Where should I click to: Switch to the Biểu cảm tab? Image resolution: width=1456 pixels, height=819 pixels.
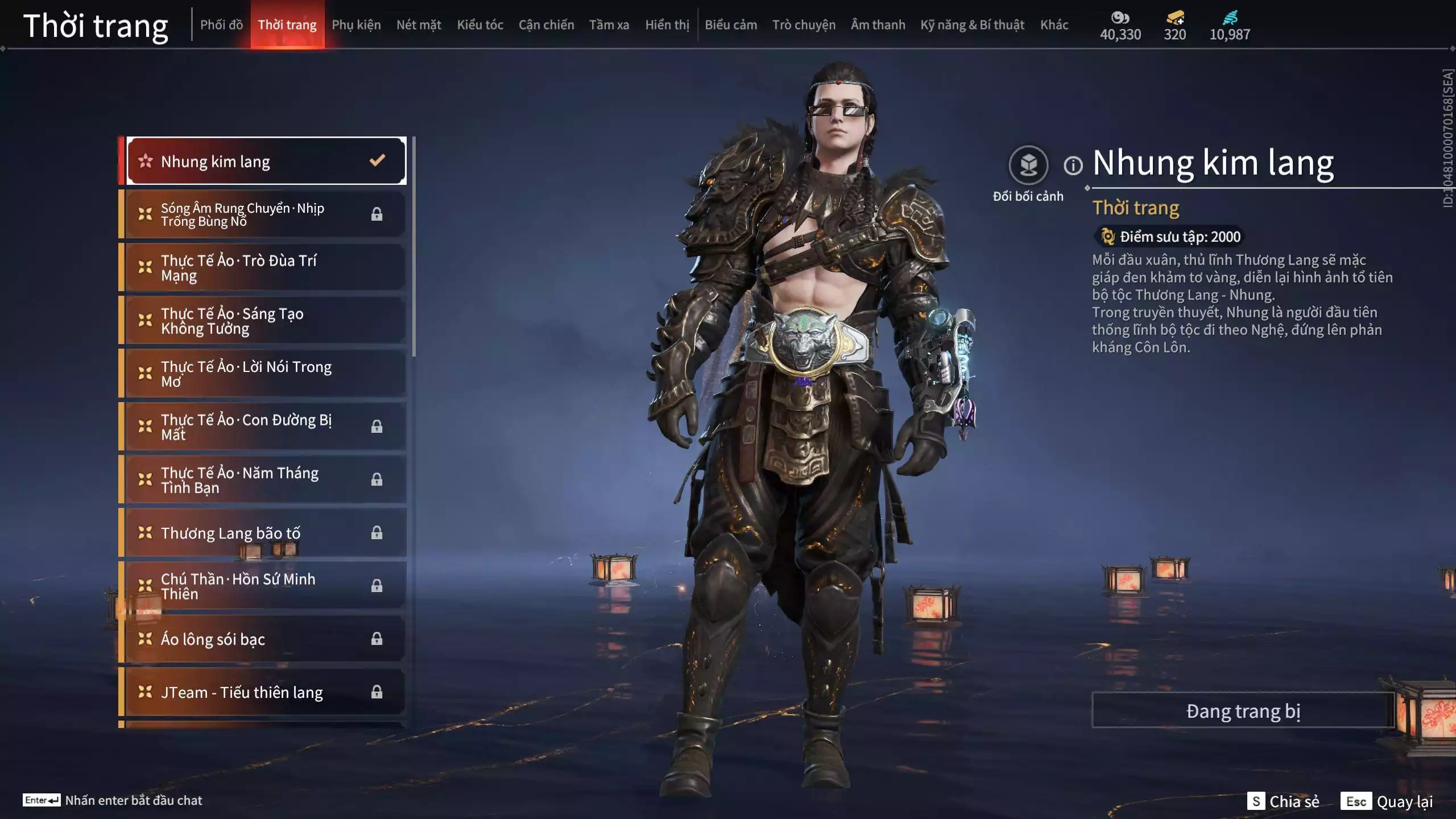pyautogui.click(x=731, y=25)
